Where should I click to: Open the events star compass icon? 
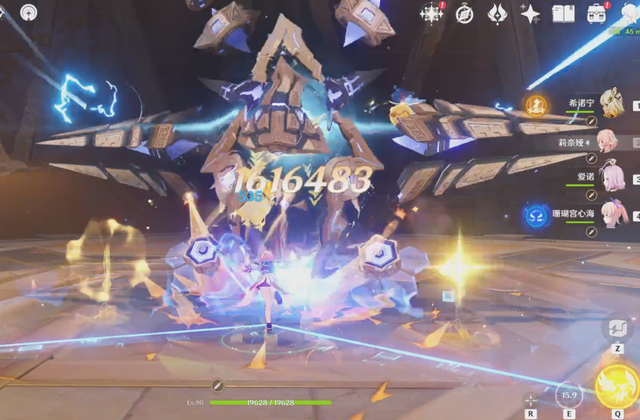[432, 13]
